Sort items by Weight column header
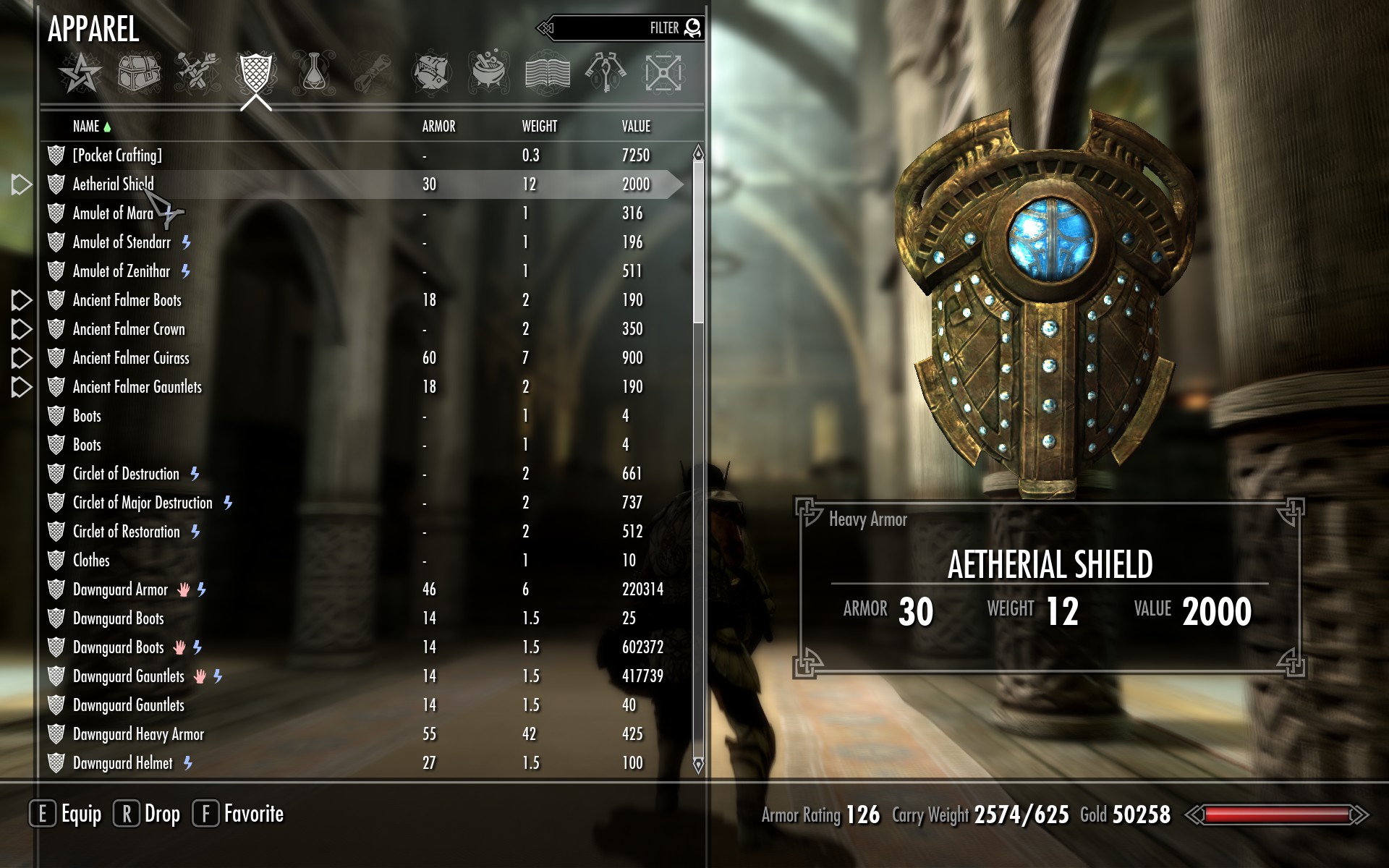The image size is (1389, 868). coord(539,127)
